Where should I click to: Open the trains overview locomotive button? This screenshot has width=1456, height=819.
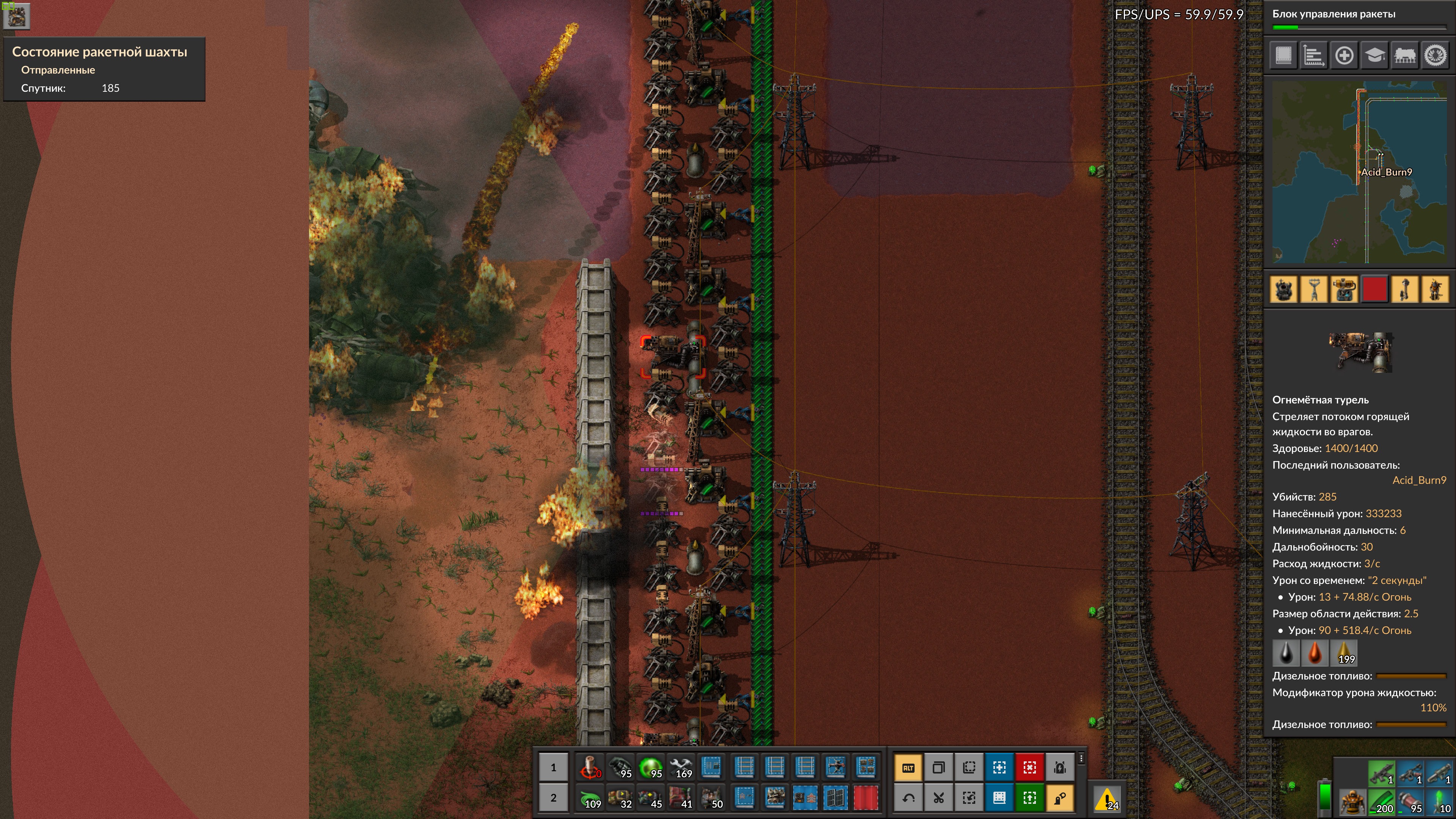coord(1404,56)
